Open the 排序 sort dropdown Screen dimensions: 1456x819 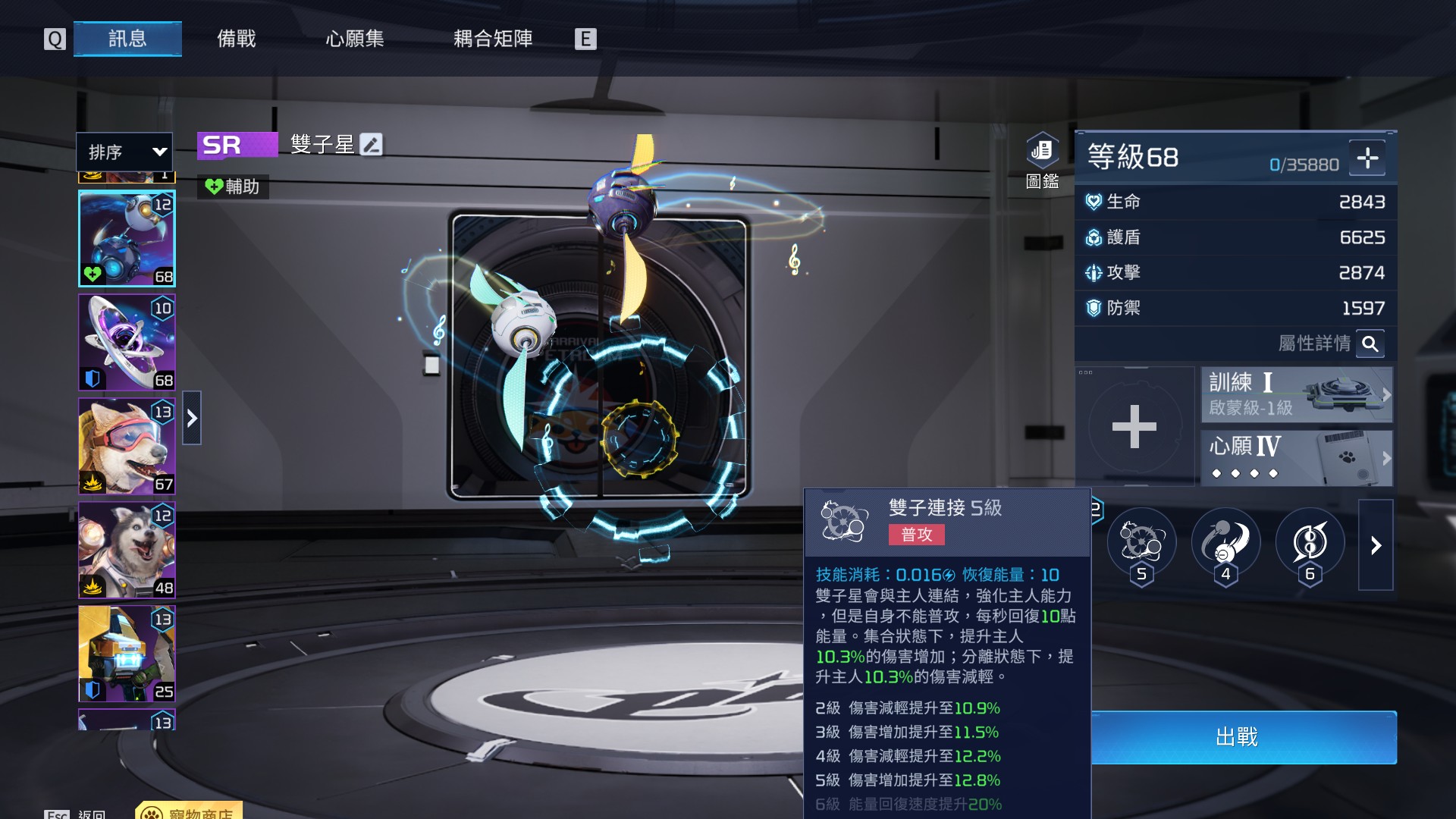tap(125, 152)
